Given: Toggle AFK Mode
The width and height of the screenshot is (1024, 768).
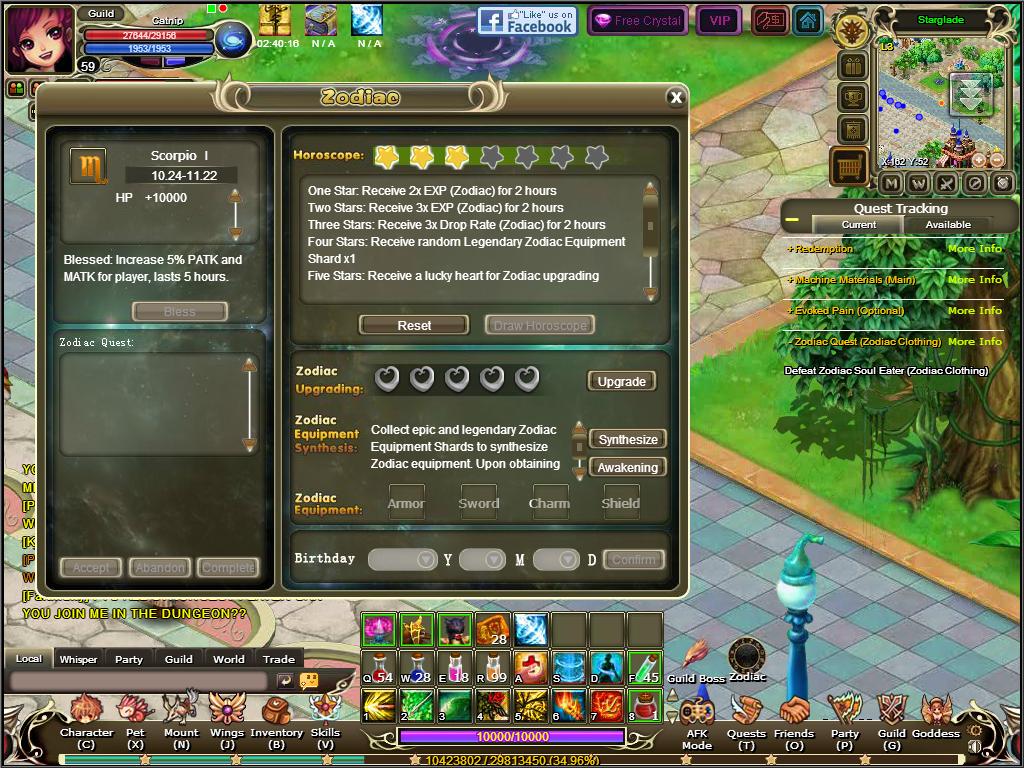Looking at the screenshot, I should 696,717.
